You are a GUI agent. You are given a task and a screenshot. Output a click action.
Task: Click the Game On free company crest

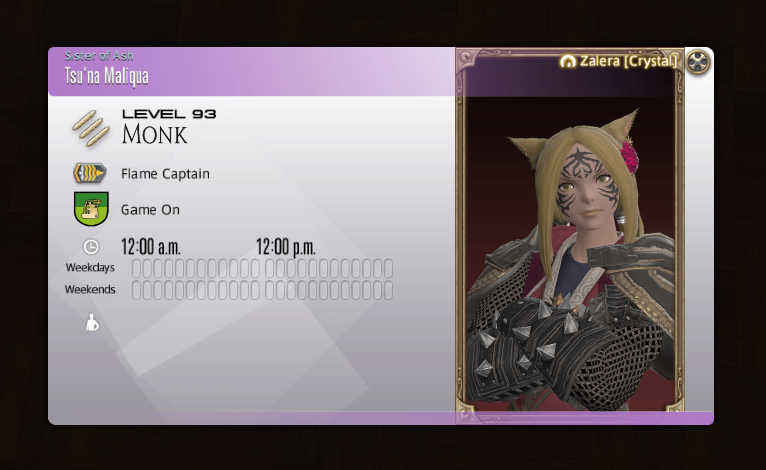coord(91,210)
